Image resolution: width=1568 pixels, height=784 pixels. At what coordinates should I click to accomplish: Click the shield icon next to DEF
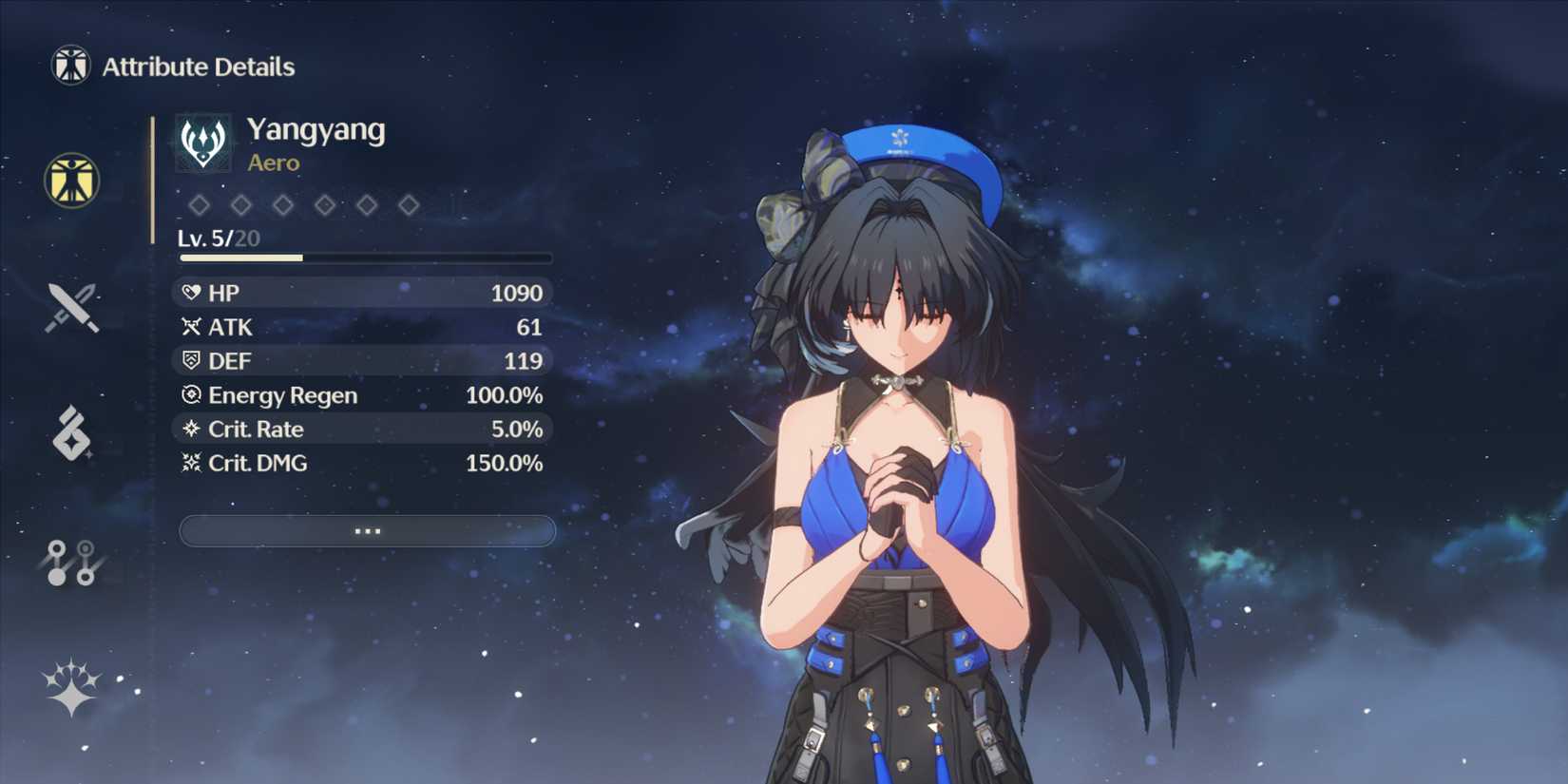pyautogui.click(x=190, y=361)
